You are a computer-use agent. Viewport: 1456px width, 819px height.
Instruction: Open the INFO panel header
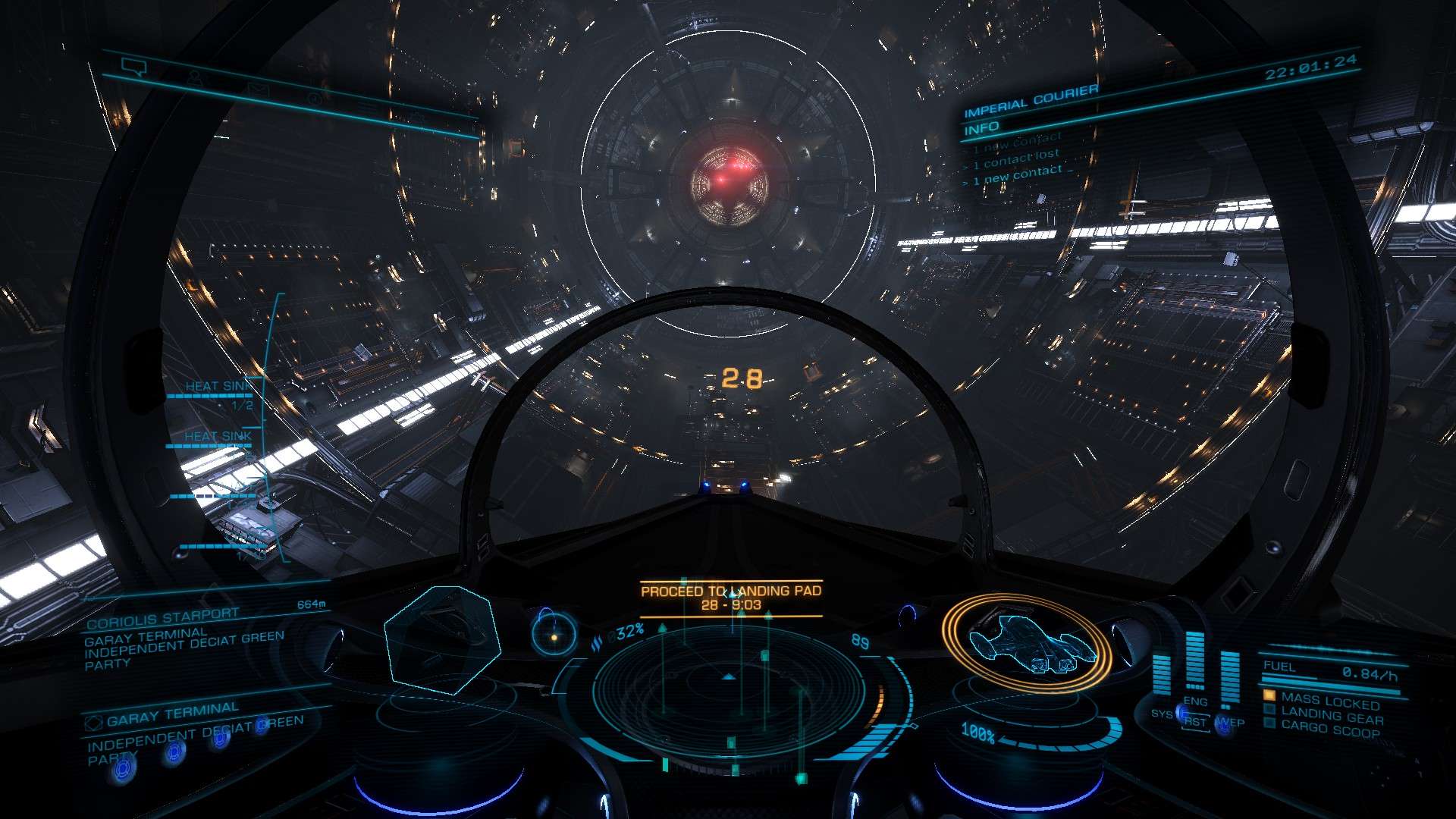982,129
